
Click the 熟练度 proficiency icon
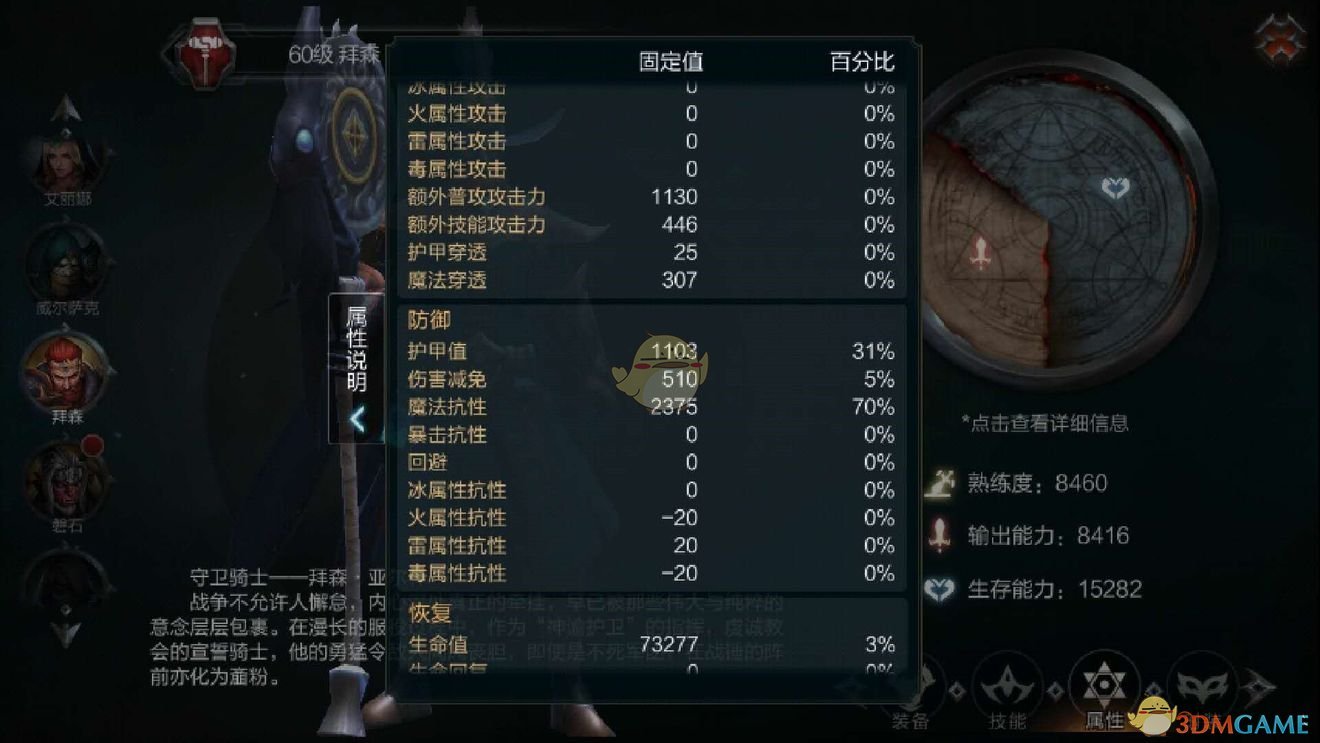point(941,483)
